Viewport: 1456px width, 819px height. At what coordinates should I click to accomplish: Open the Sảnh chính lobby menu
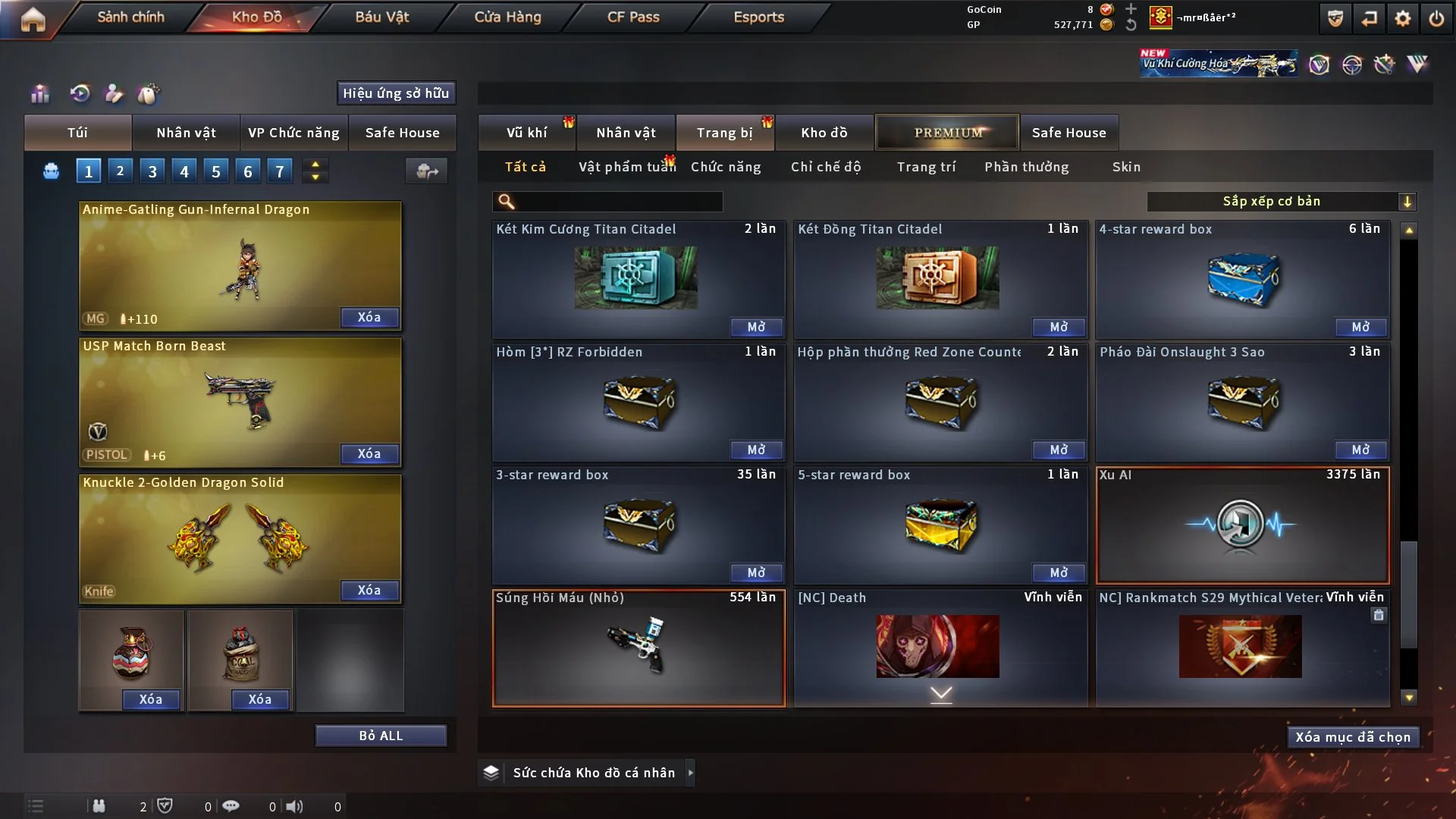130,17
